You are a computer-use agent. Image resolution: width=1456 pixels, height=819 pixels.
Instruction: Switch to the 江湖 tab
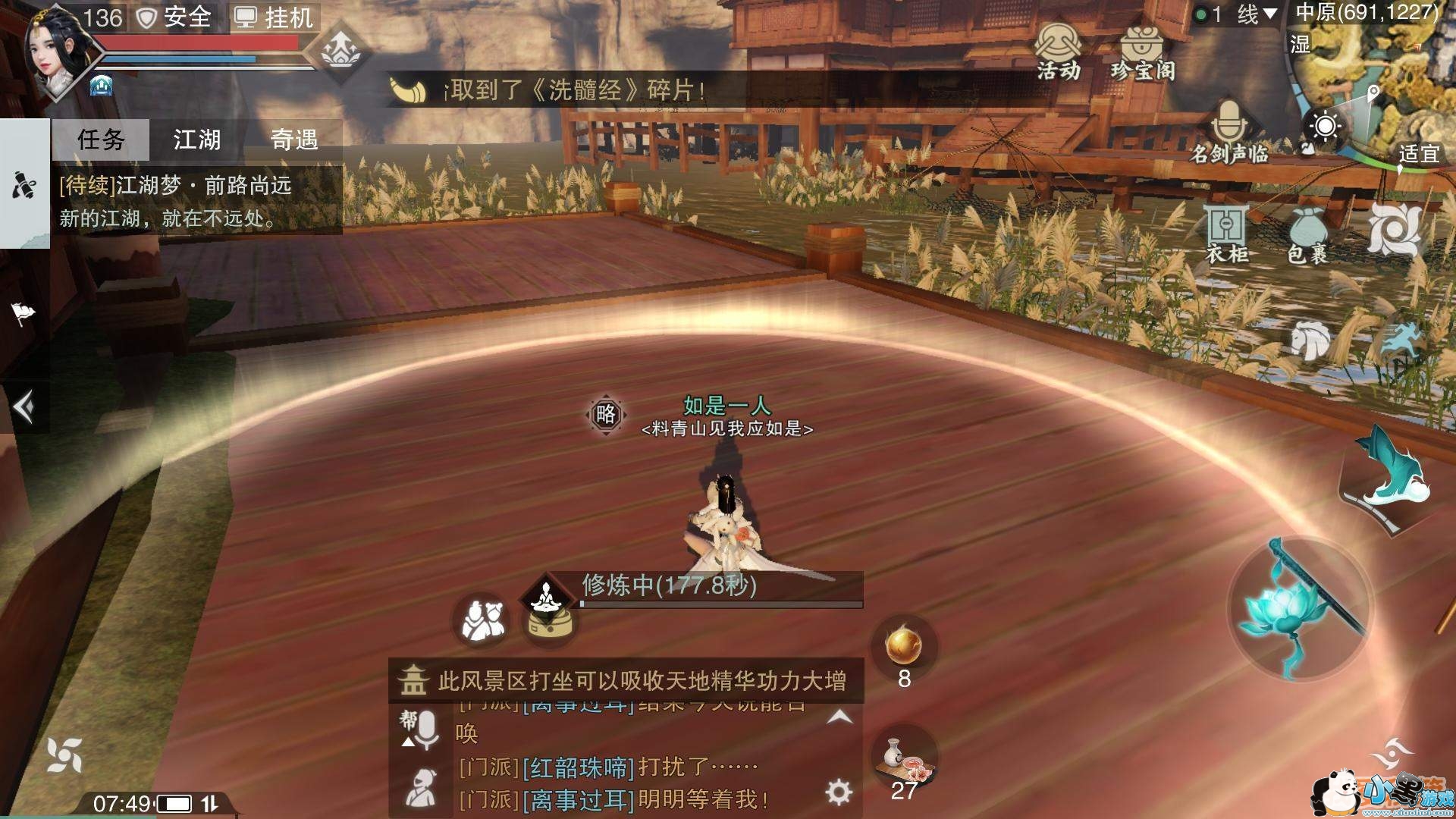coord(199,140)
